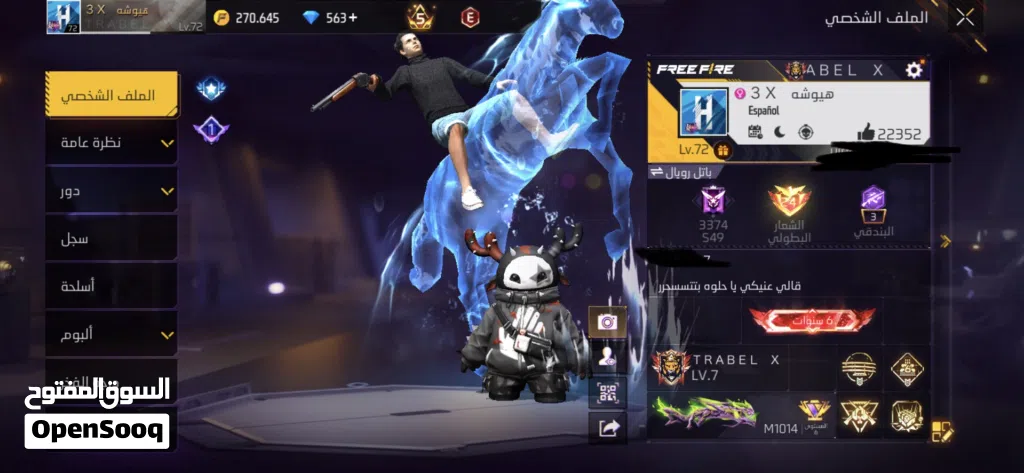The image size is (1024, 473).
Task: Take a profile photo with camera button
Action: pos(607,322)
